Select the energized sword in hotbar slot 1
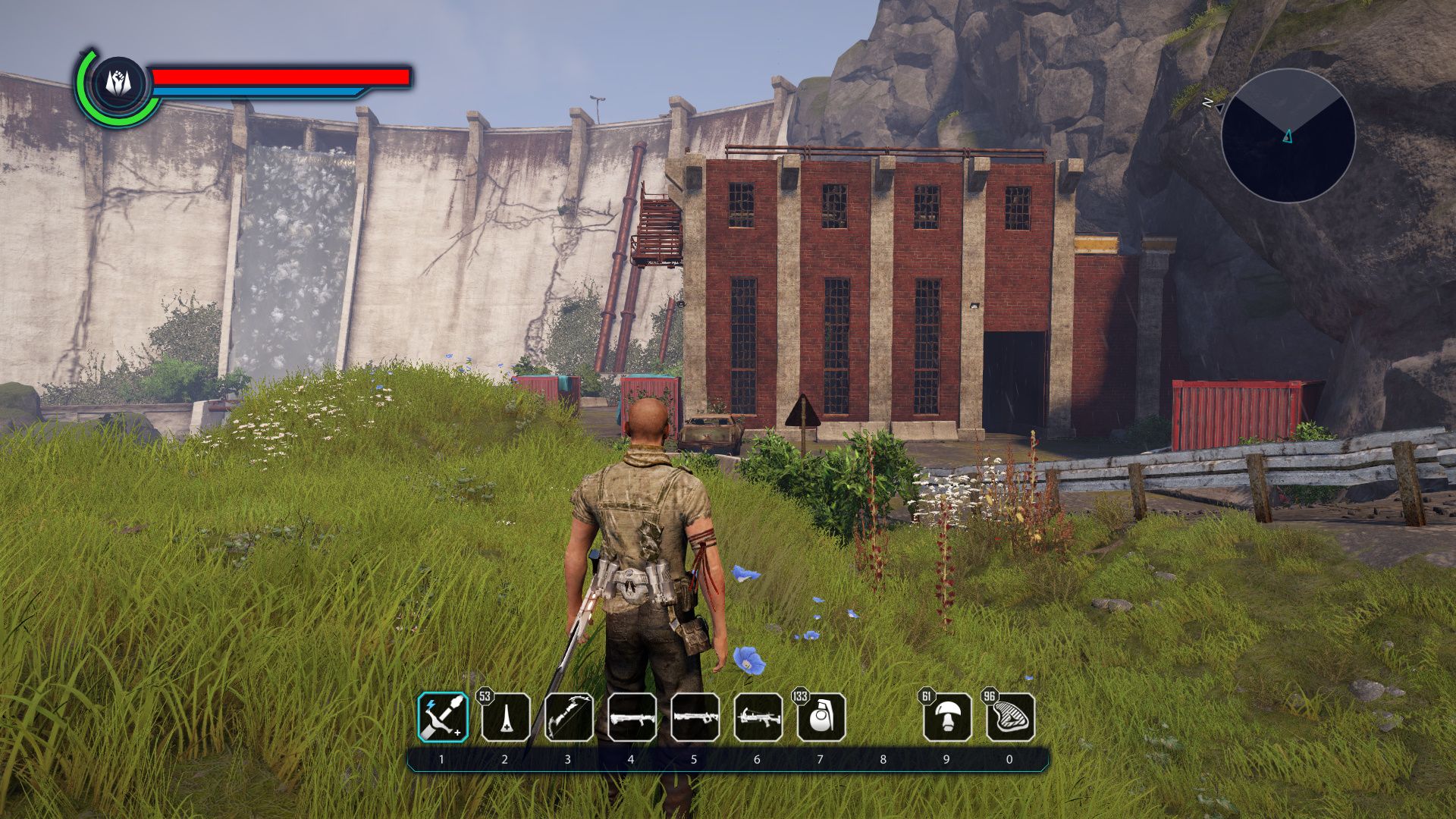This screenshot has width=1456, height=819. click(443, 717)
